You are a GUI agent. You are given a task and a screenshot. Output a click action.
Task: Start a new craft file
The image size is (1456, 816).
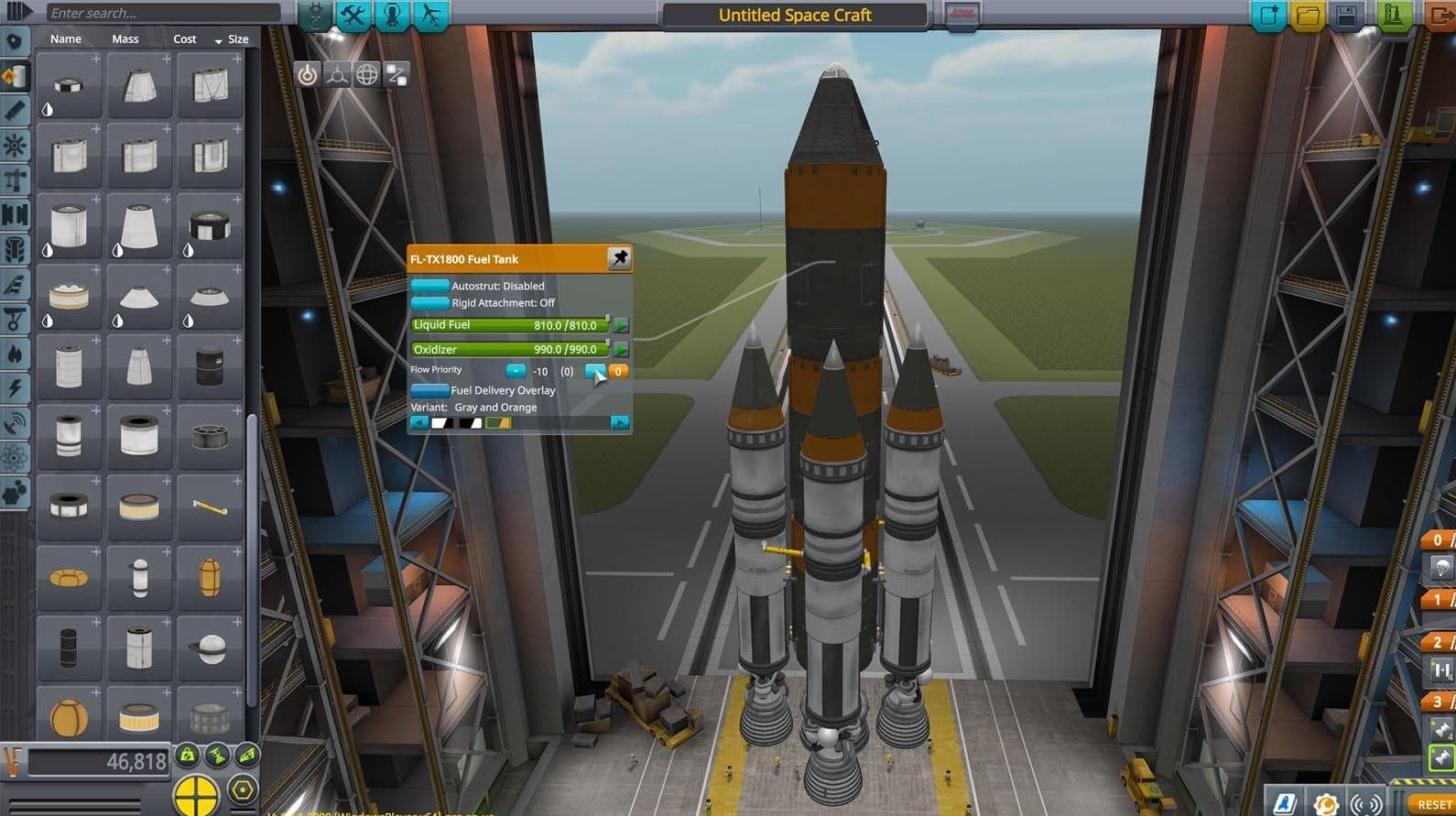click(1269, 16)
